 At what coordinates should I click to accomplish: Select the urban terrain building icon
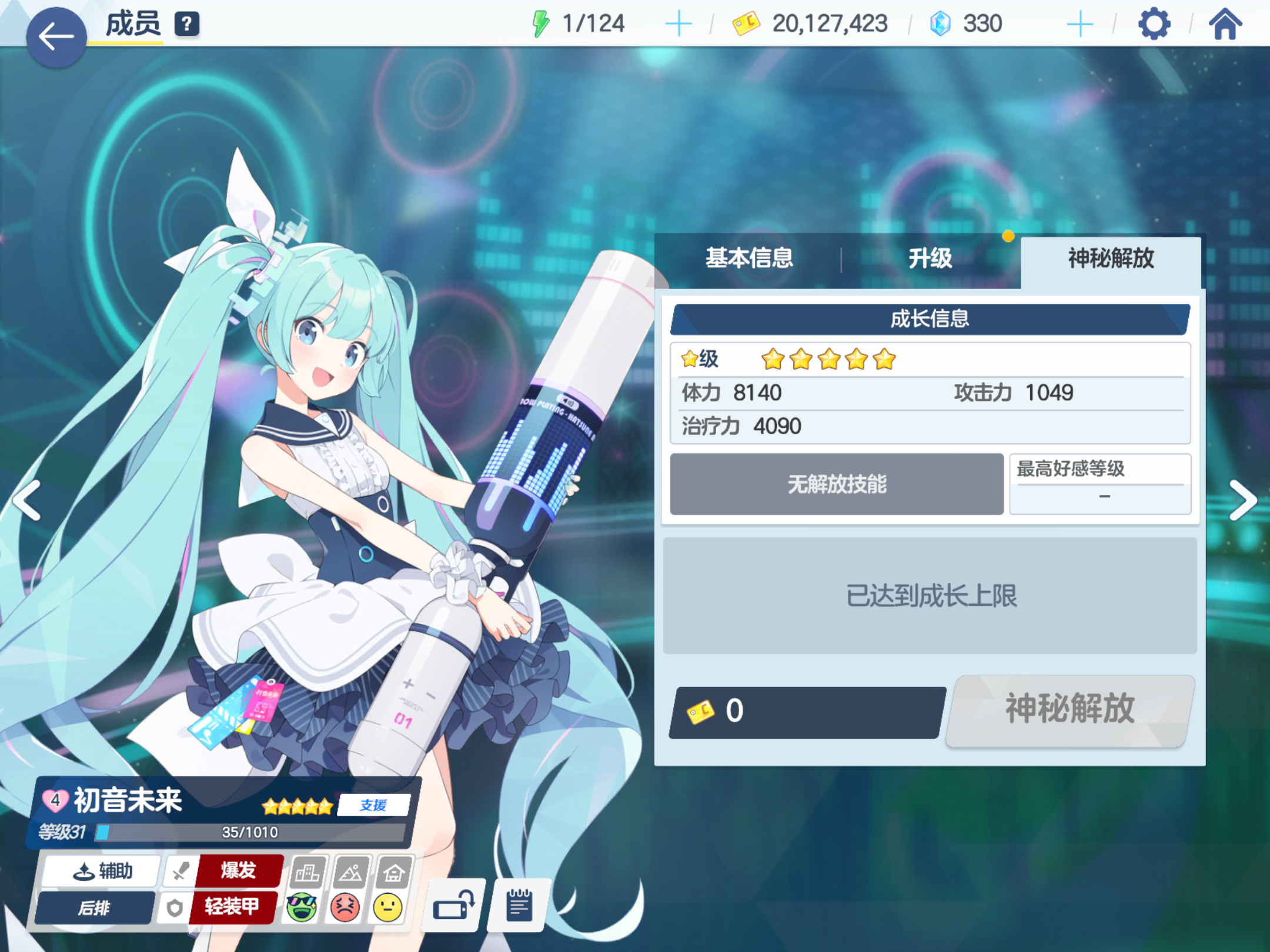(308, 871)
